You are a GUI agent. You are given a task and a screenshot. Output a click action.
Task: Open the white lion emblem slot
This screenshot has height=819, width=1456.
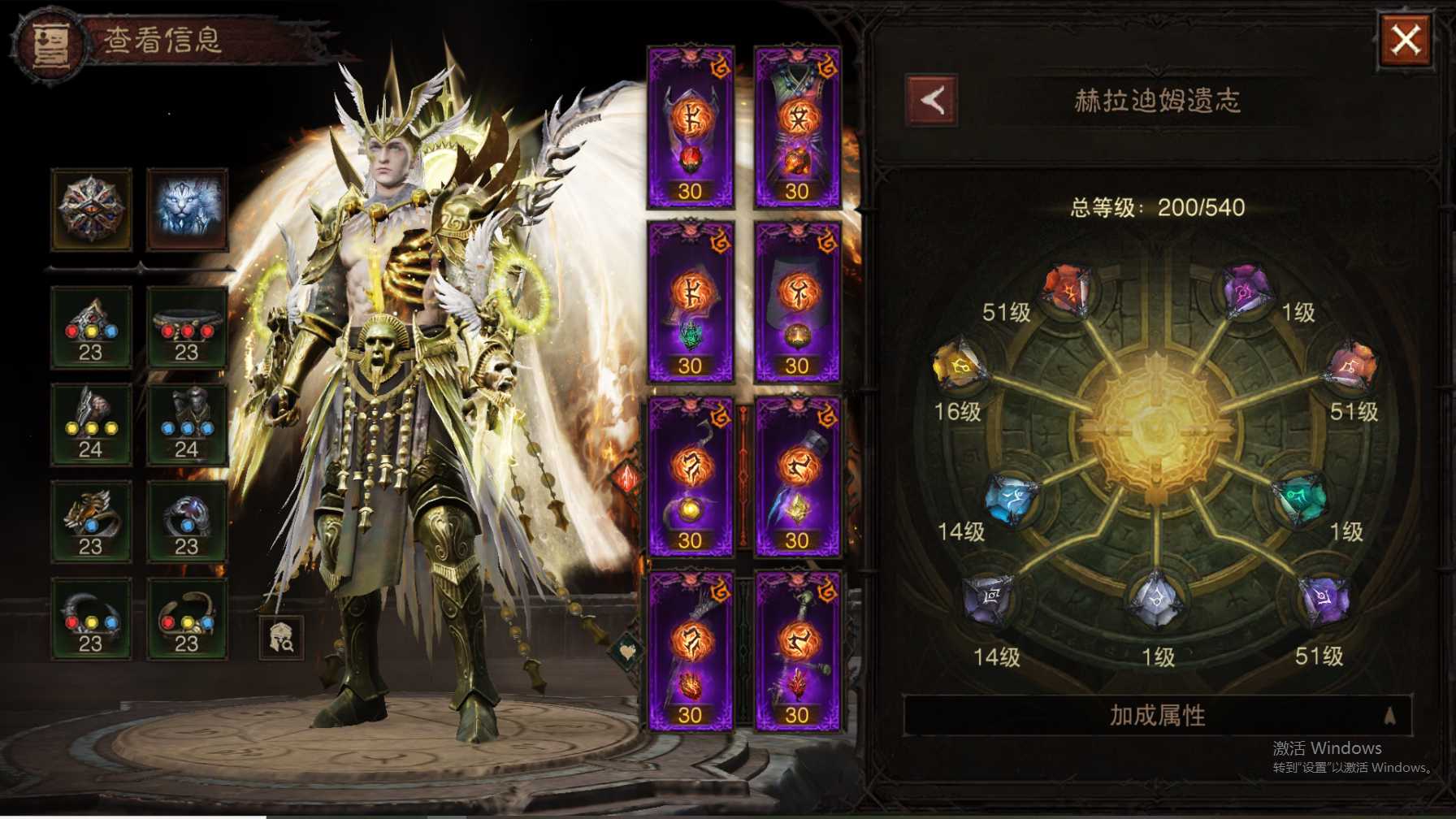(188, 209)
